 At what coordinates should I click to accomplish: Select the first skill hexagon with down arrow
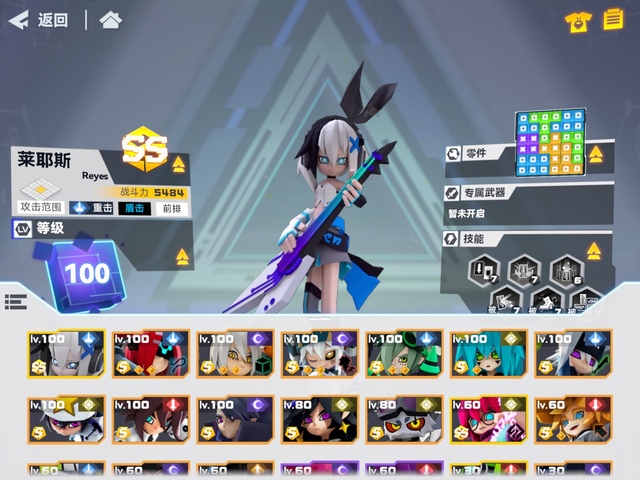487,269
